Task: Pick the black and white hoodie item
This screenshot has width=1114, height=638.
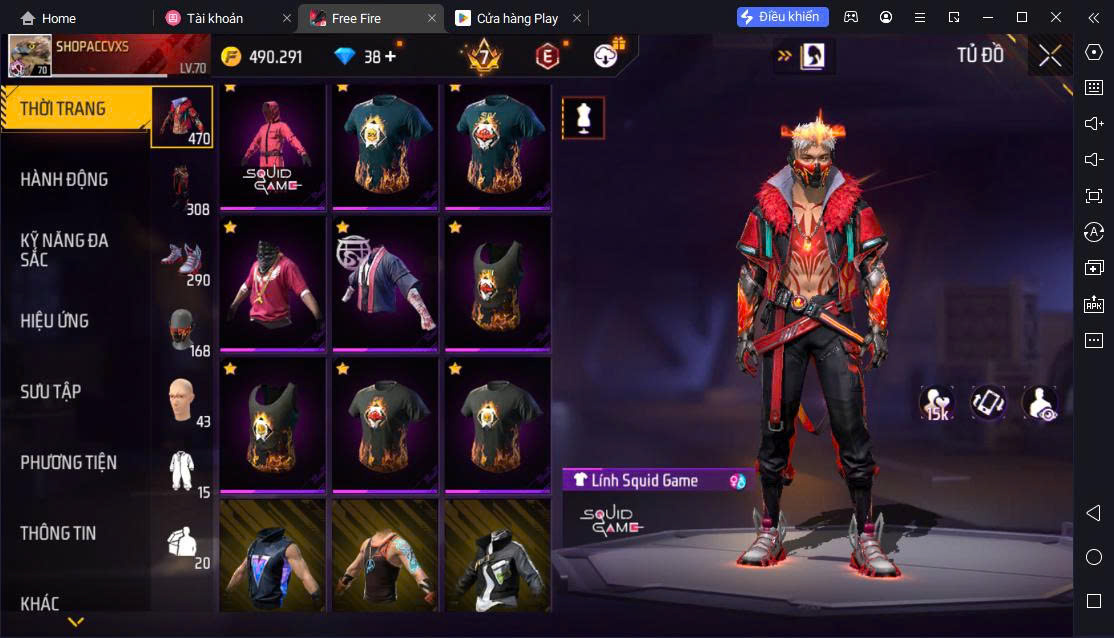Action: [x=497, y=556]
